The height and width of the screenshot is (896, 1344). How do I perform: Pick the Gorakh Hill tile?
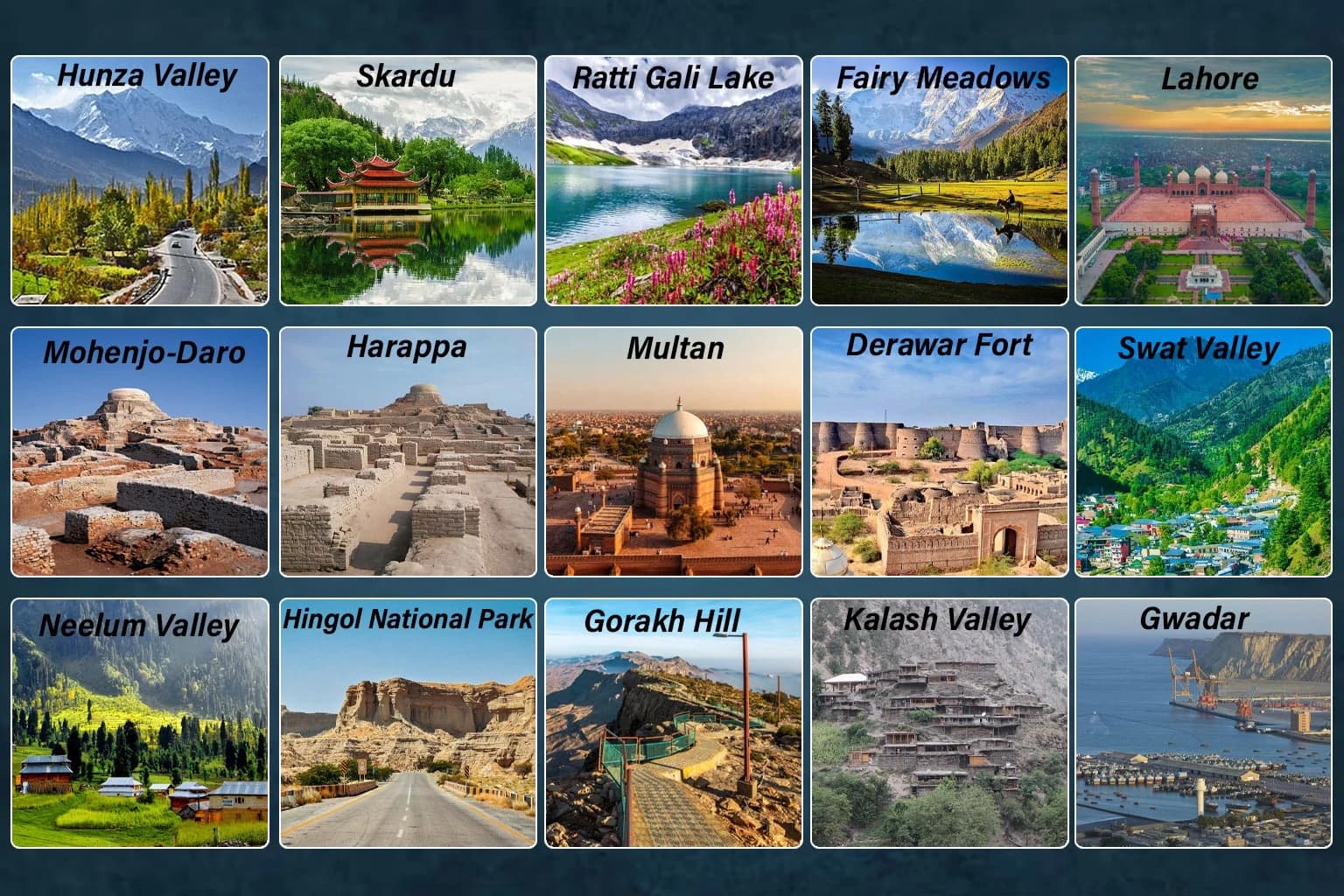pos(673,724)
